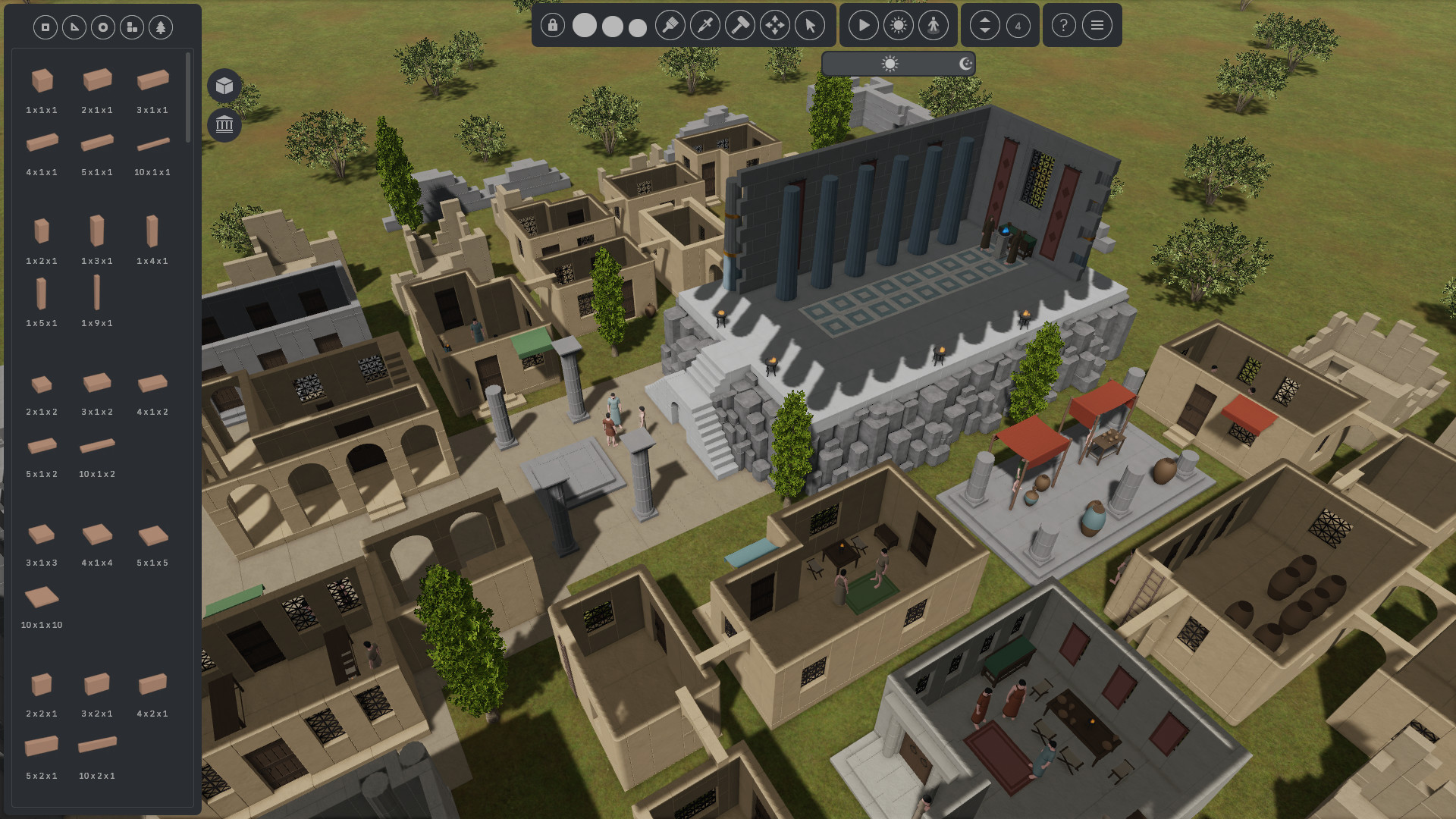Switch to the round blocks category tab
The height and width of the screenshot is (819, 1456).
click(x=102, y=27)
